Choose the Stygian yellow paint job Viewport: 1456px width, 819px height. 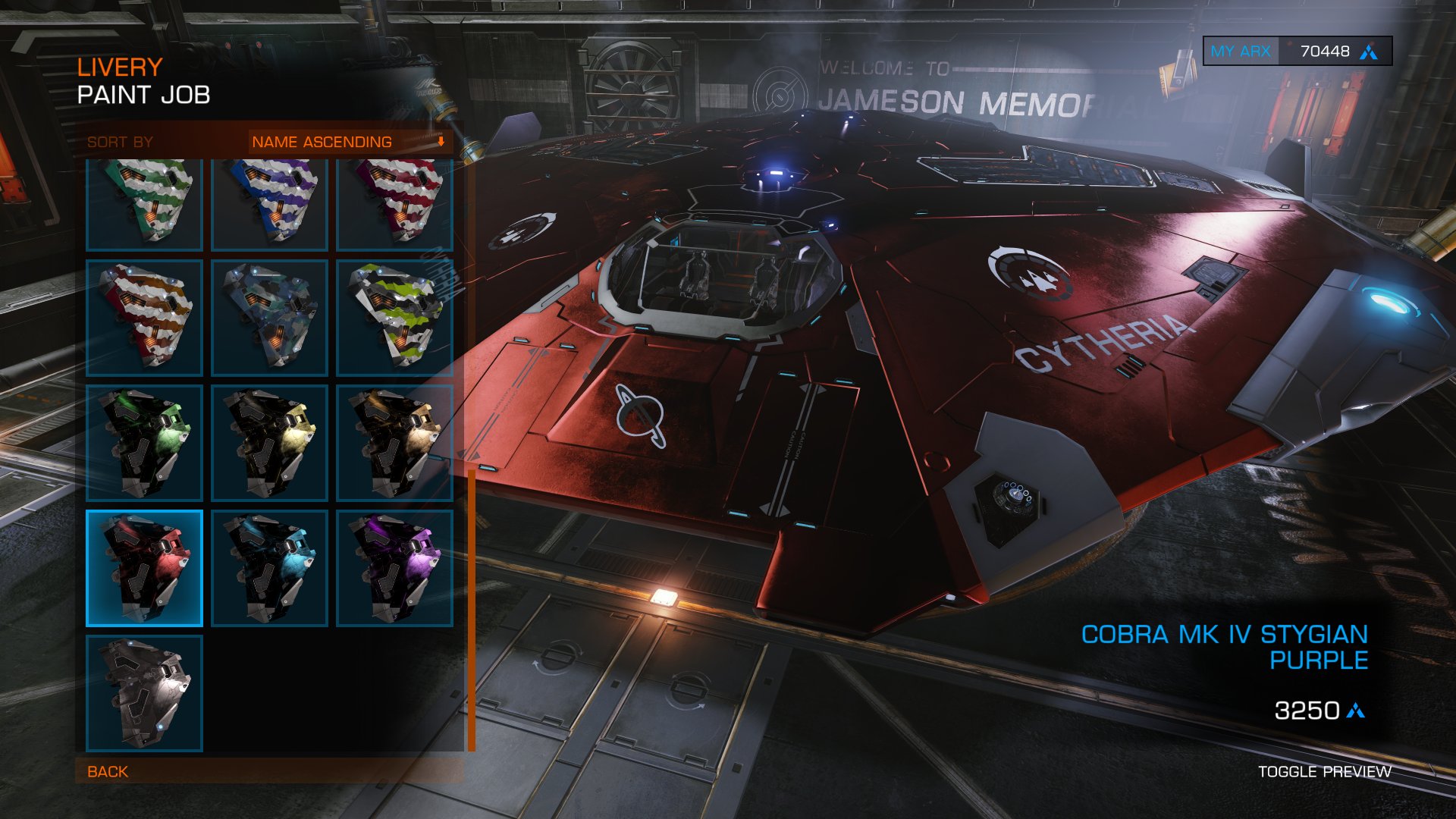point(269,443)
